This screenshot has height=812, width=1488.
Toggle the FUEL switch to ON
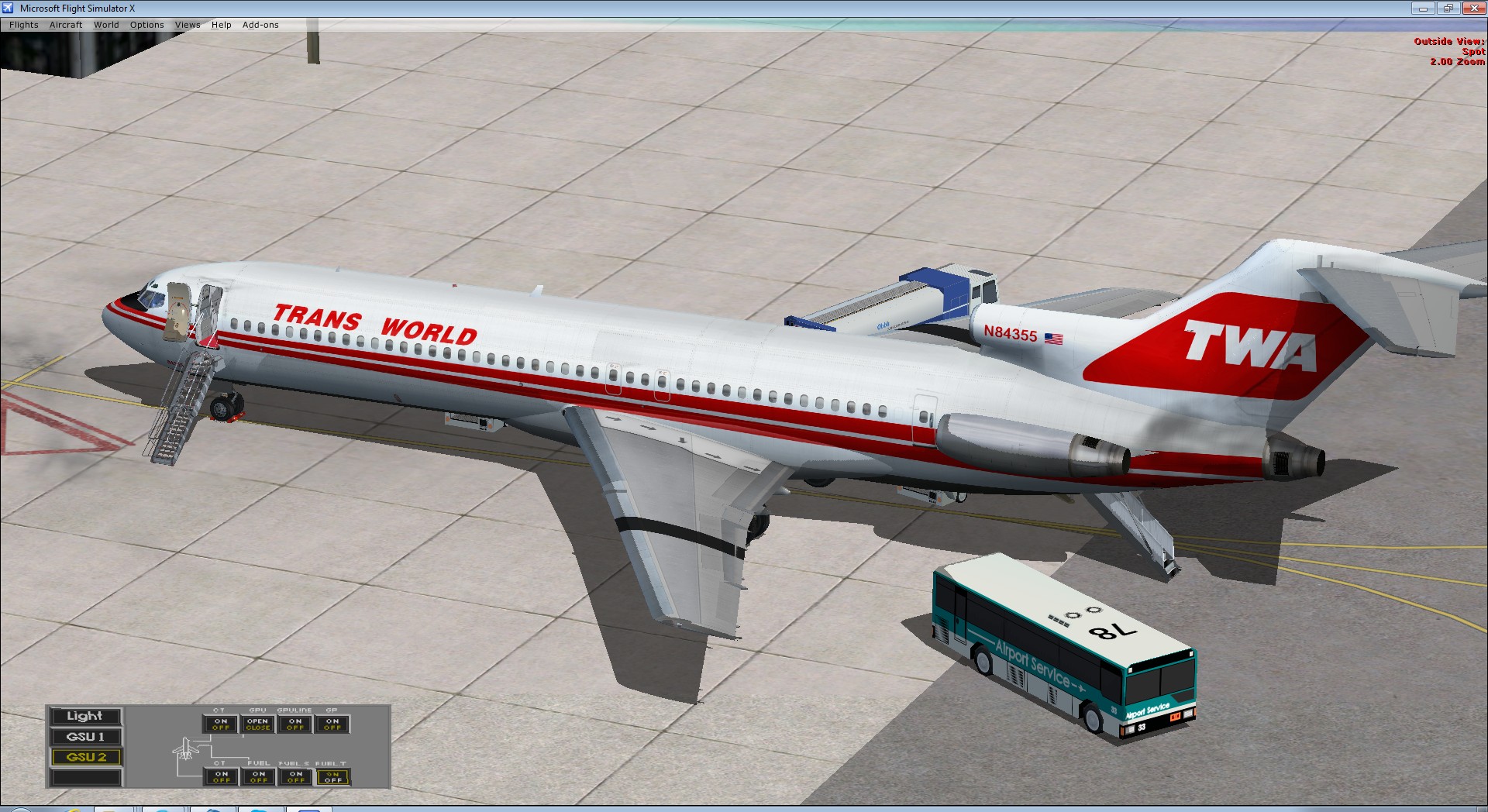tap(258, 774)
